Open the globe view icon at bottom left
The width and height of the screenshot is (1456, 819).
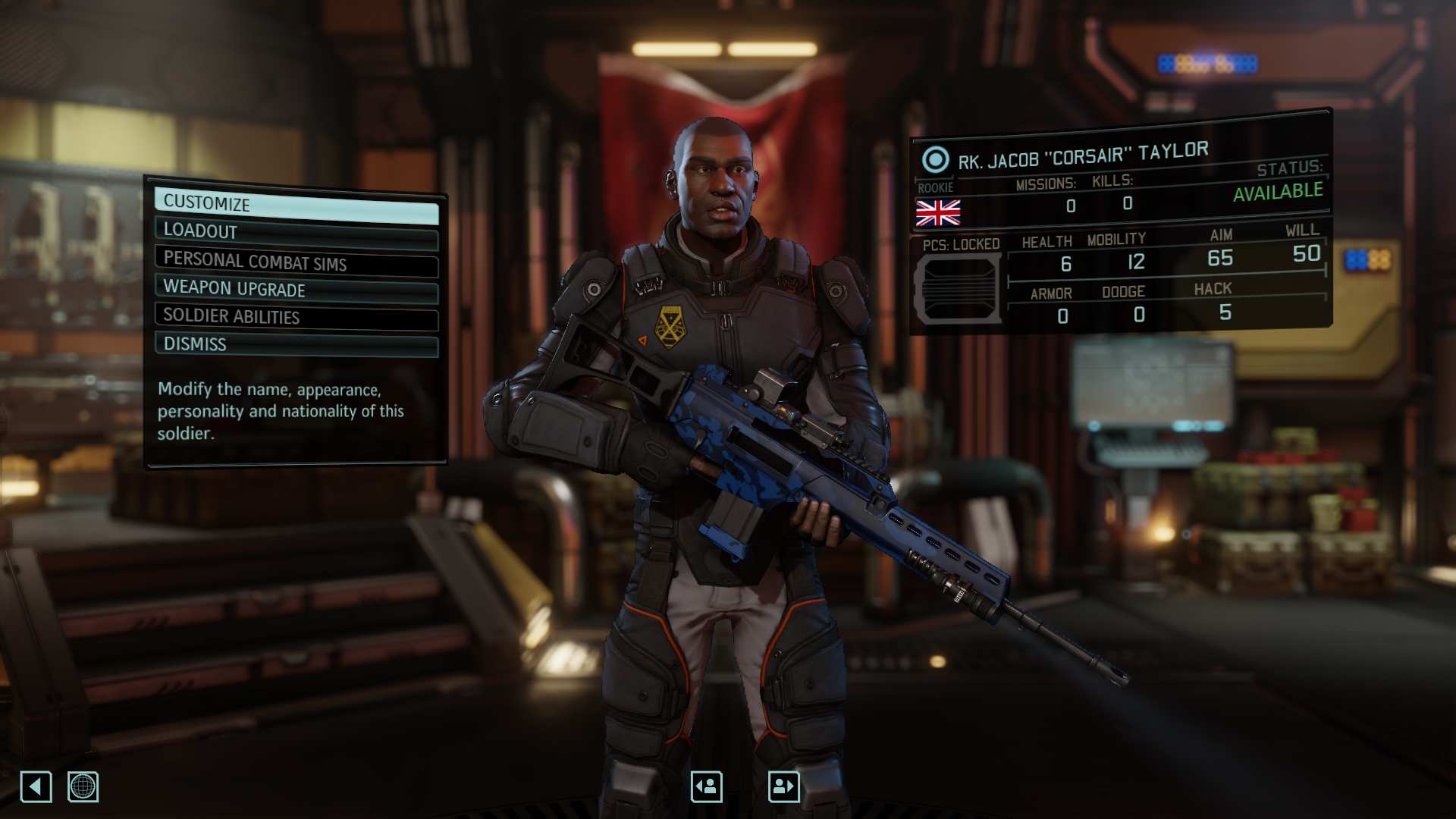coord(83,787)
